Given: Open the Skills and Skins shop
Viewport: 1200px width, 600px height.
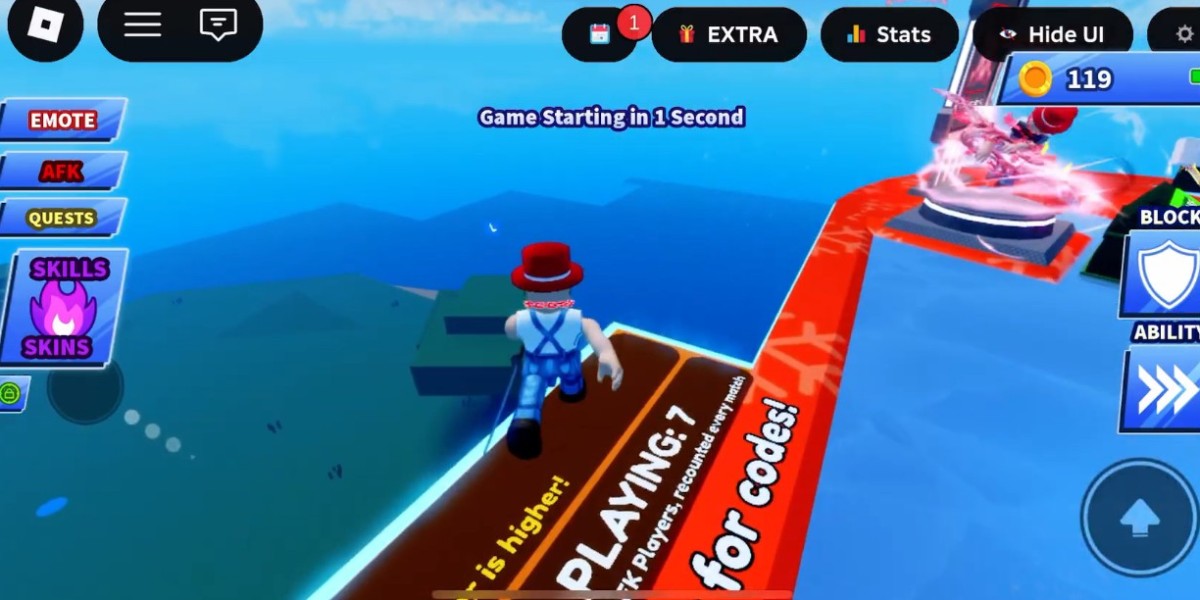Looking at the screenshot, I should point(64,307).
